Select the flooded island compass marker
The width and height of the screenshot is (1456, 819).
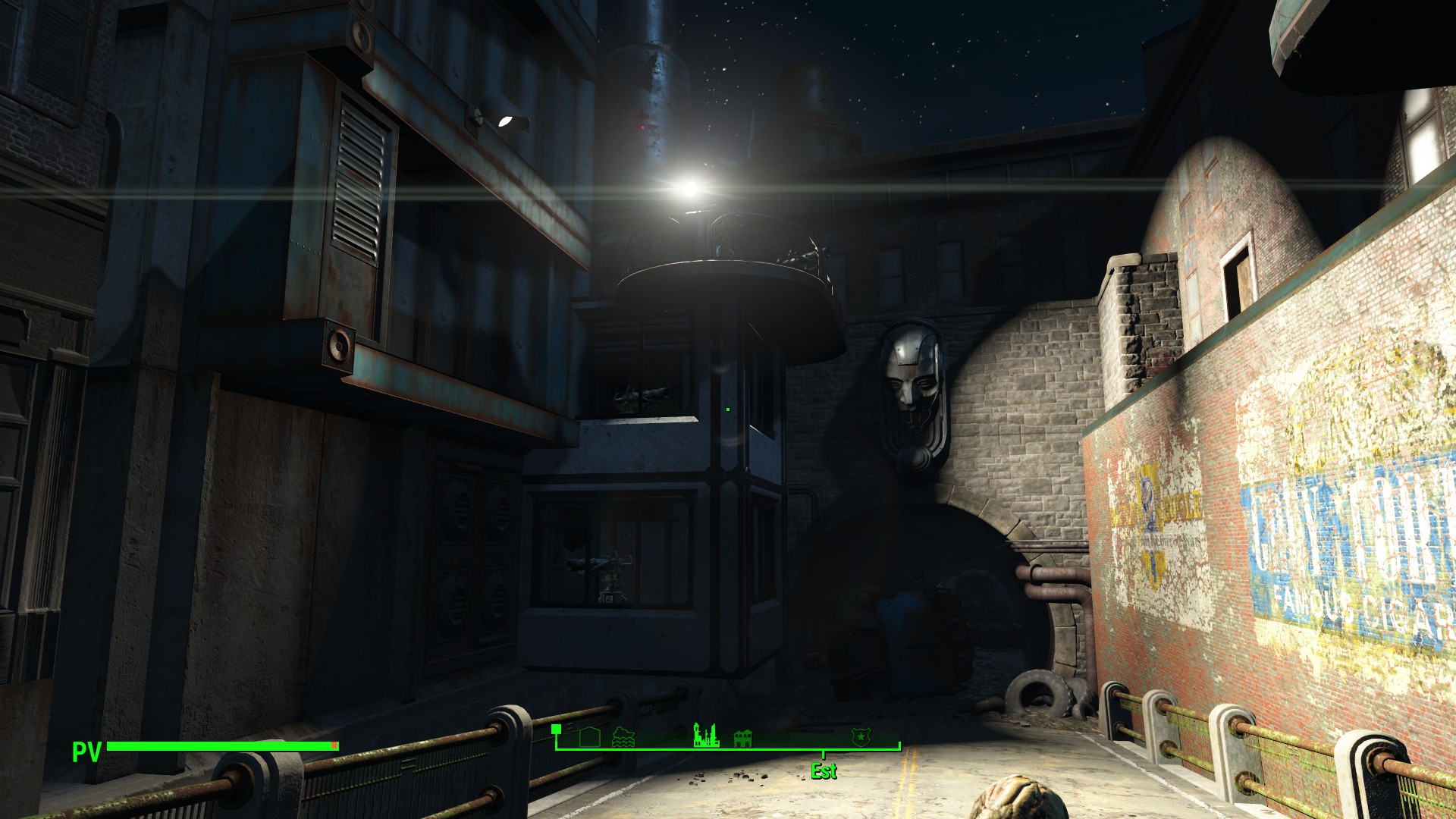(x=623, y=737)
